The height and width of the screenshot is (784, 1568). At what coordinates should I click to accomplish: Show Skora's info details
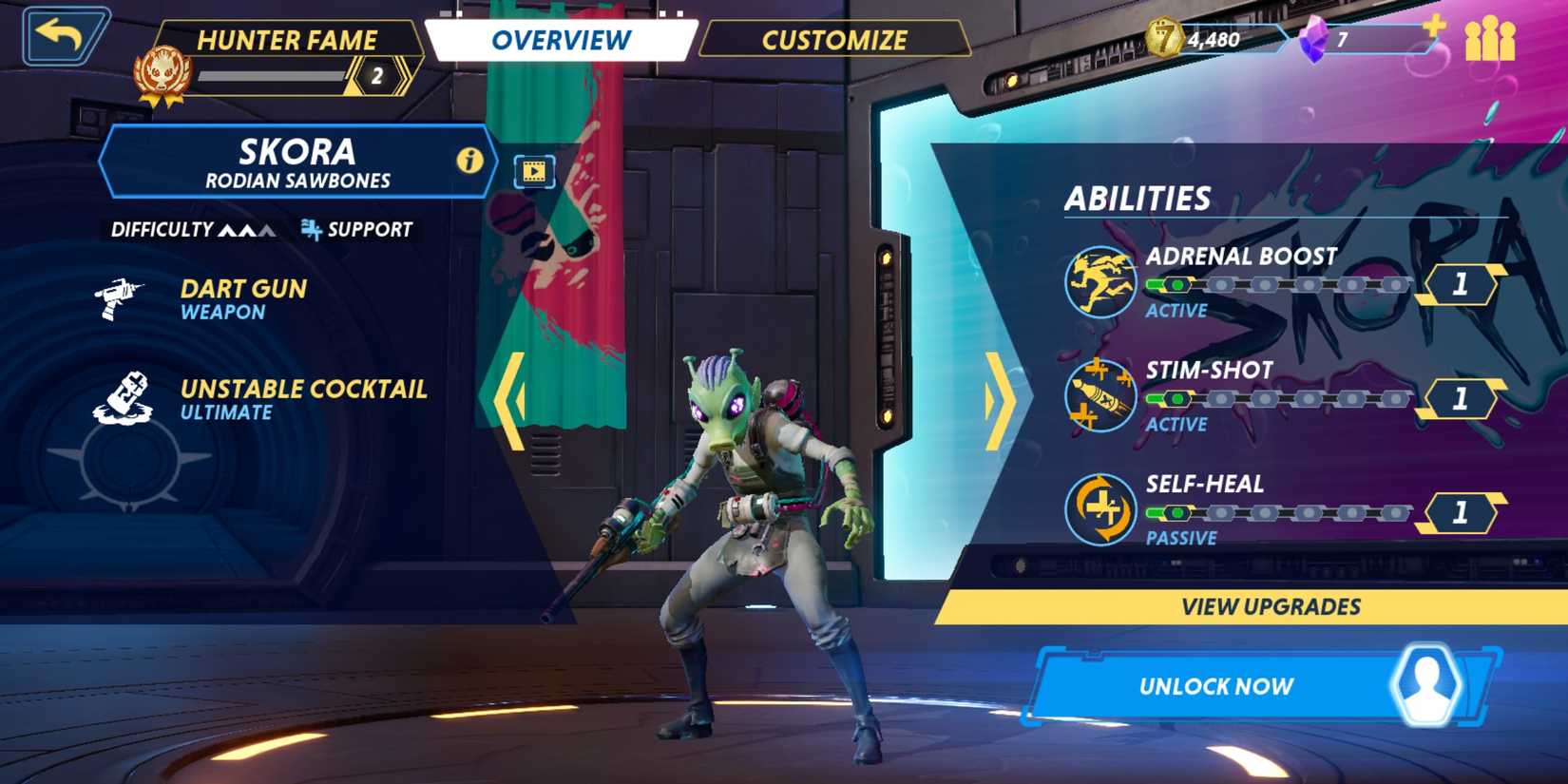pyautogui.click(x=469, y=161)
